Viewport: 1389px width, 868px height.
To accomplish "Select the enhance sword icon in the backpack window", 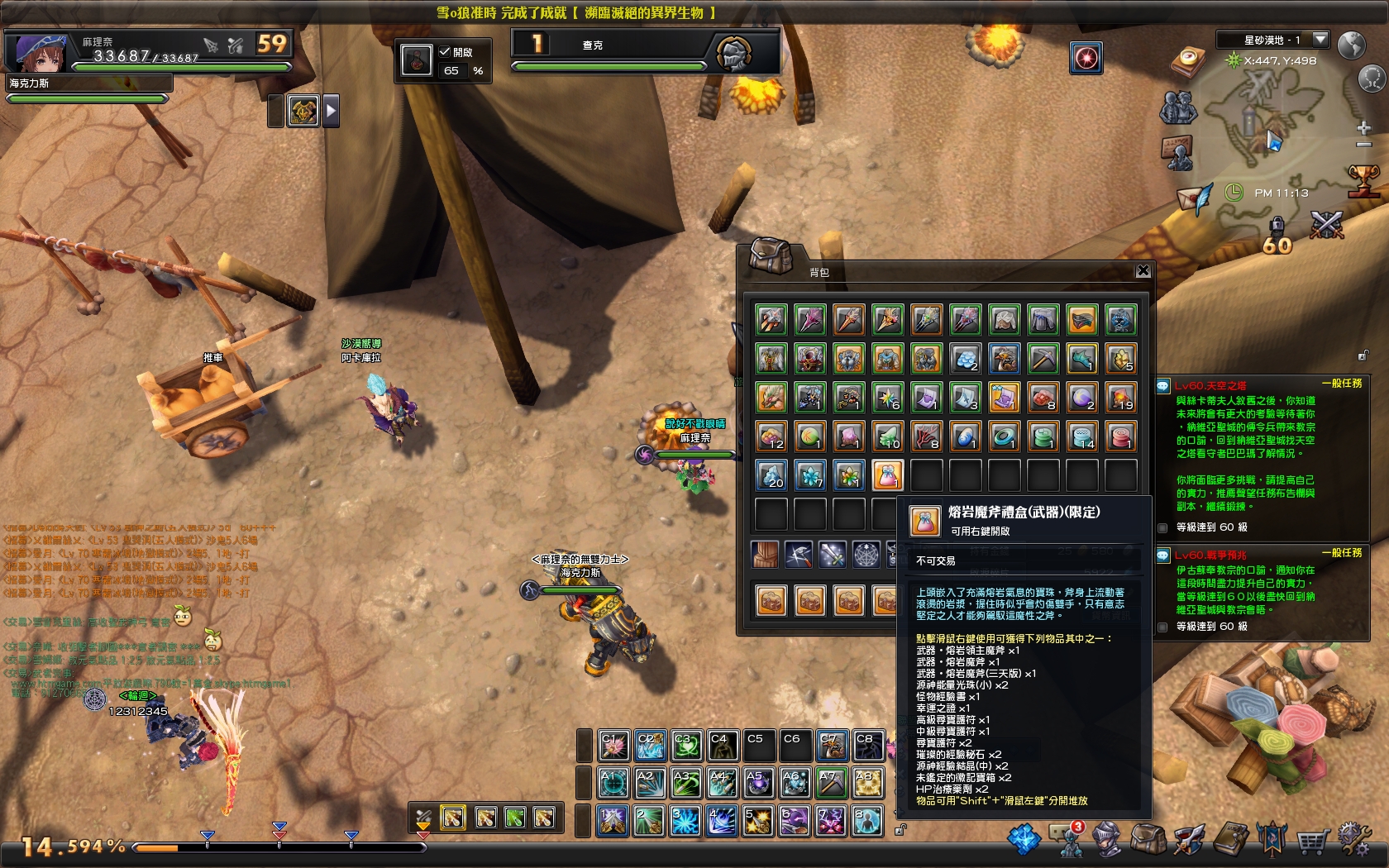I will pos(832,555).
